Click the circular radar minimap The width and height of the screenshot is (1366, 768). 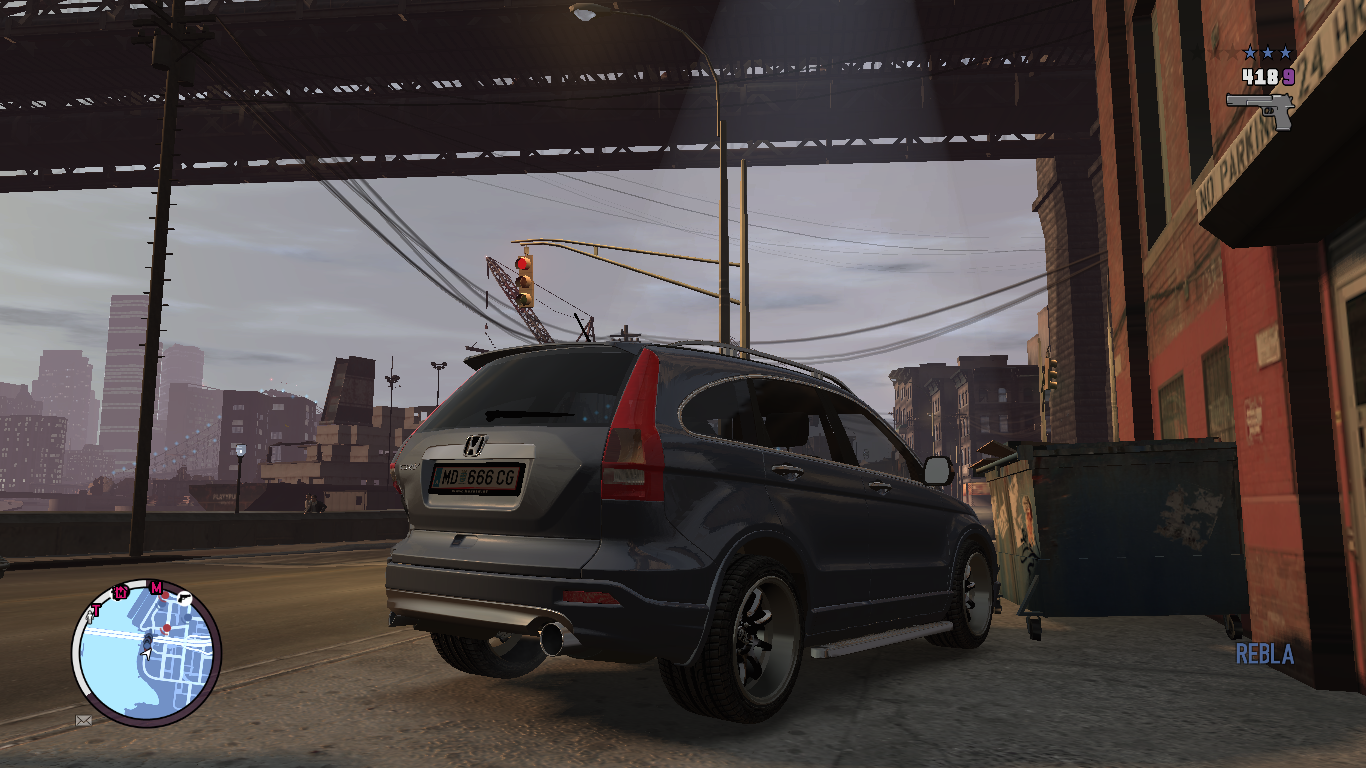146,652
